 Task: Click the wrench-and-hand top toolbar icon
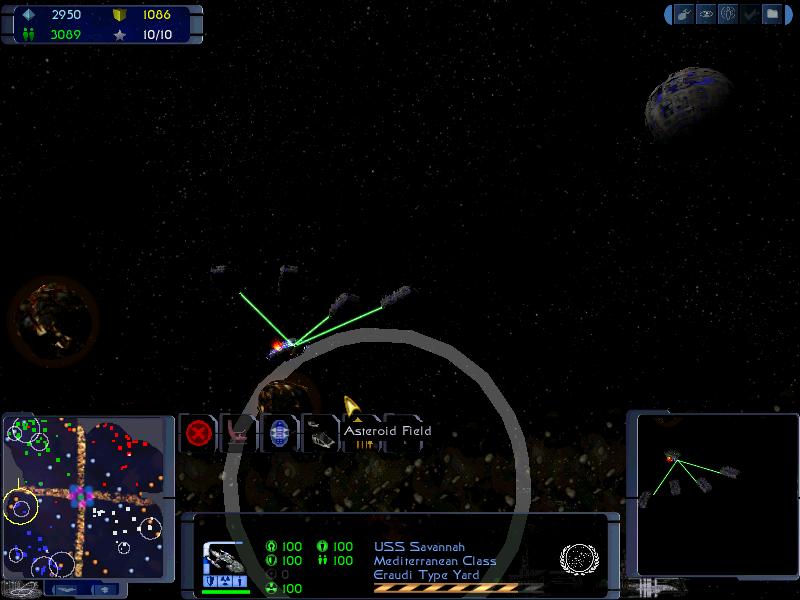pos(685,14)
